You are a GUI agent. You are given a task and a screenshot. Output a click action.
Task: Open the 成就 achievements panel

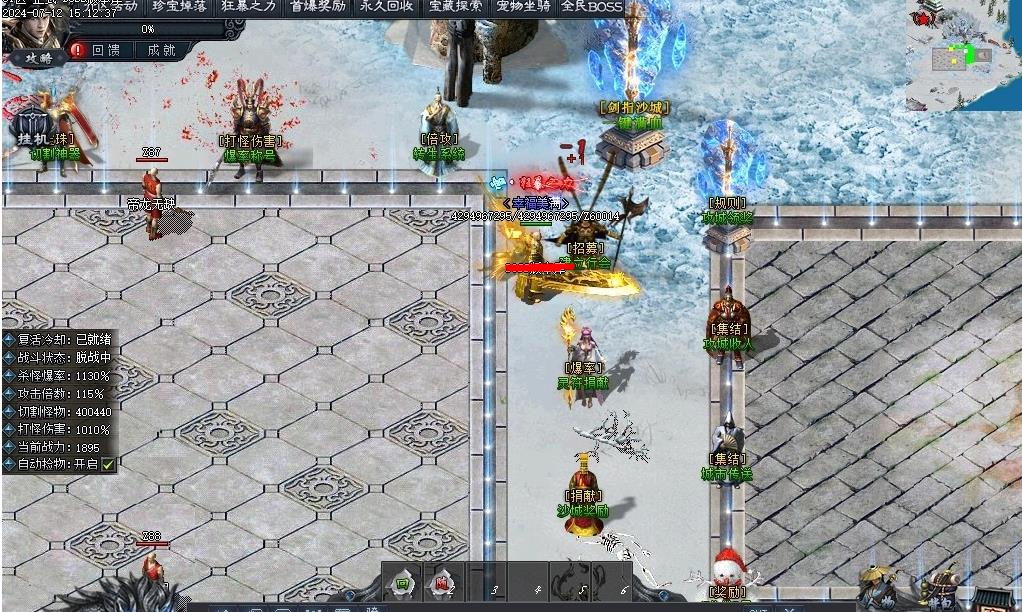click(x=160, y=49)
